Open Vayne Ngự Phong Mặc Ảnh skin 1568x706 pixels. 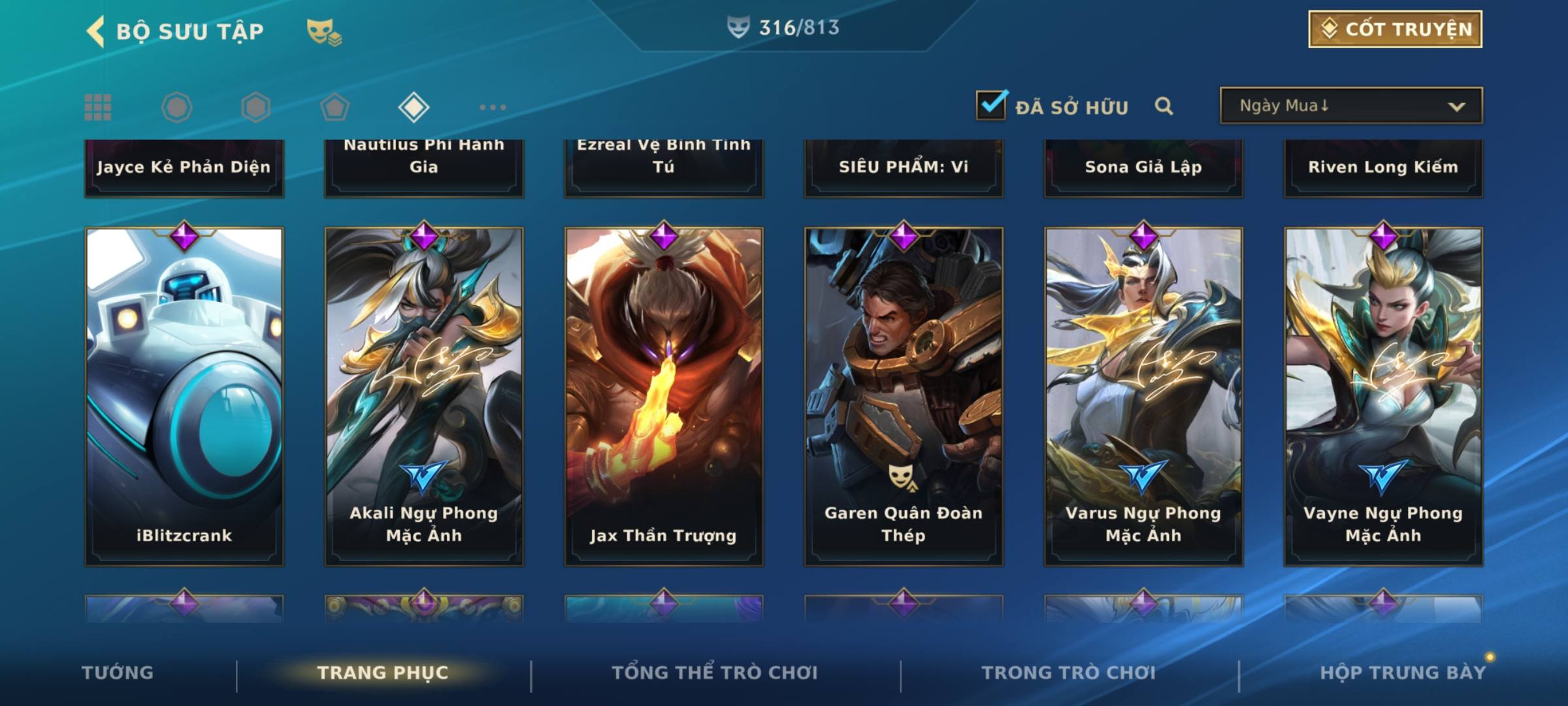(1383, 396)
